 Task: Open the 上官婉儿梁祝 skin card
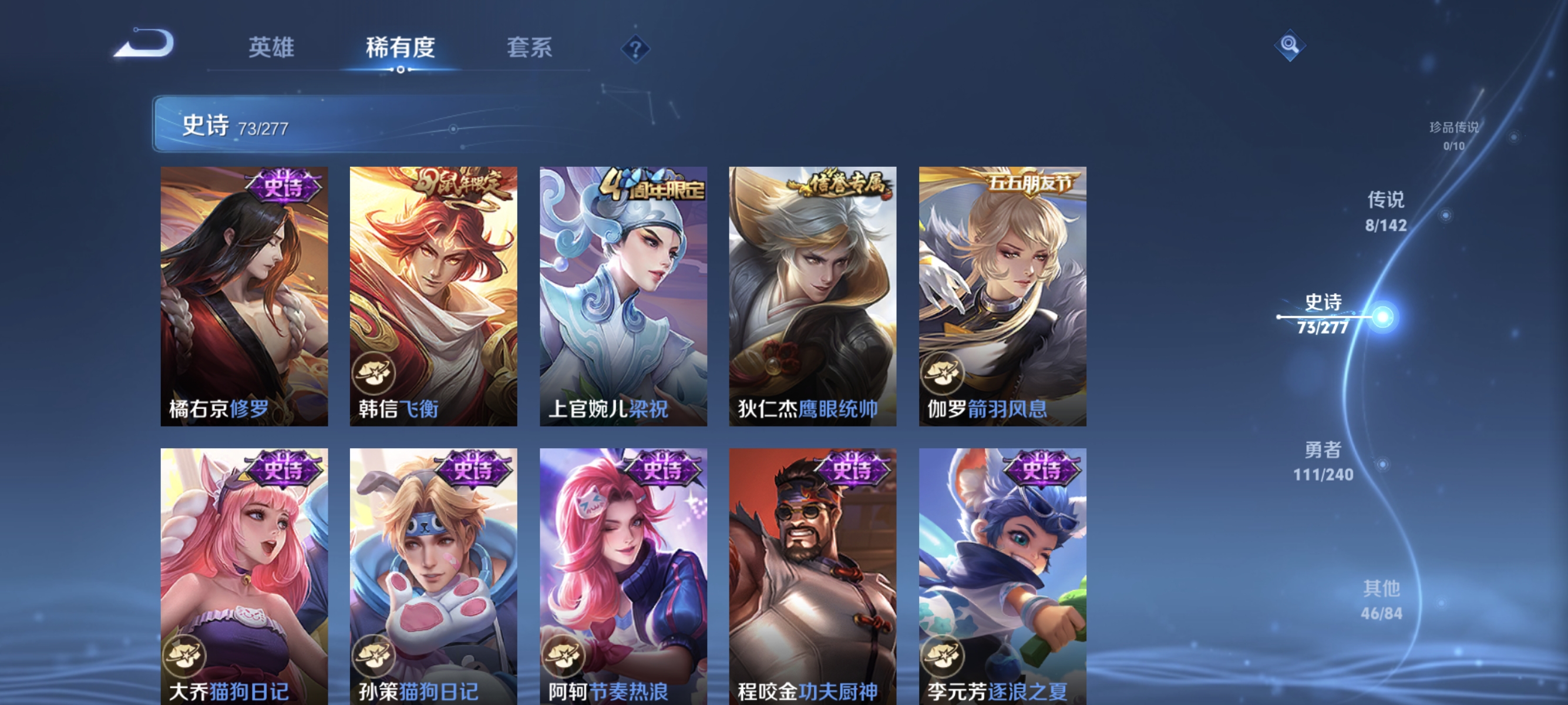click(x=623, y=296)
